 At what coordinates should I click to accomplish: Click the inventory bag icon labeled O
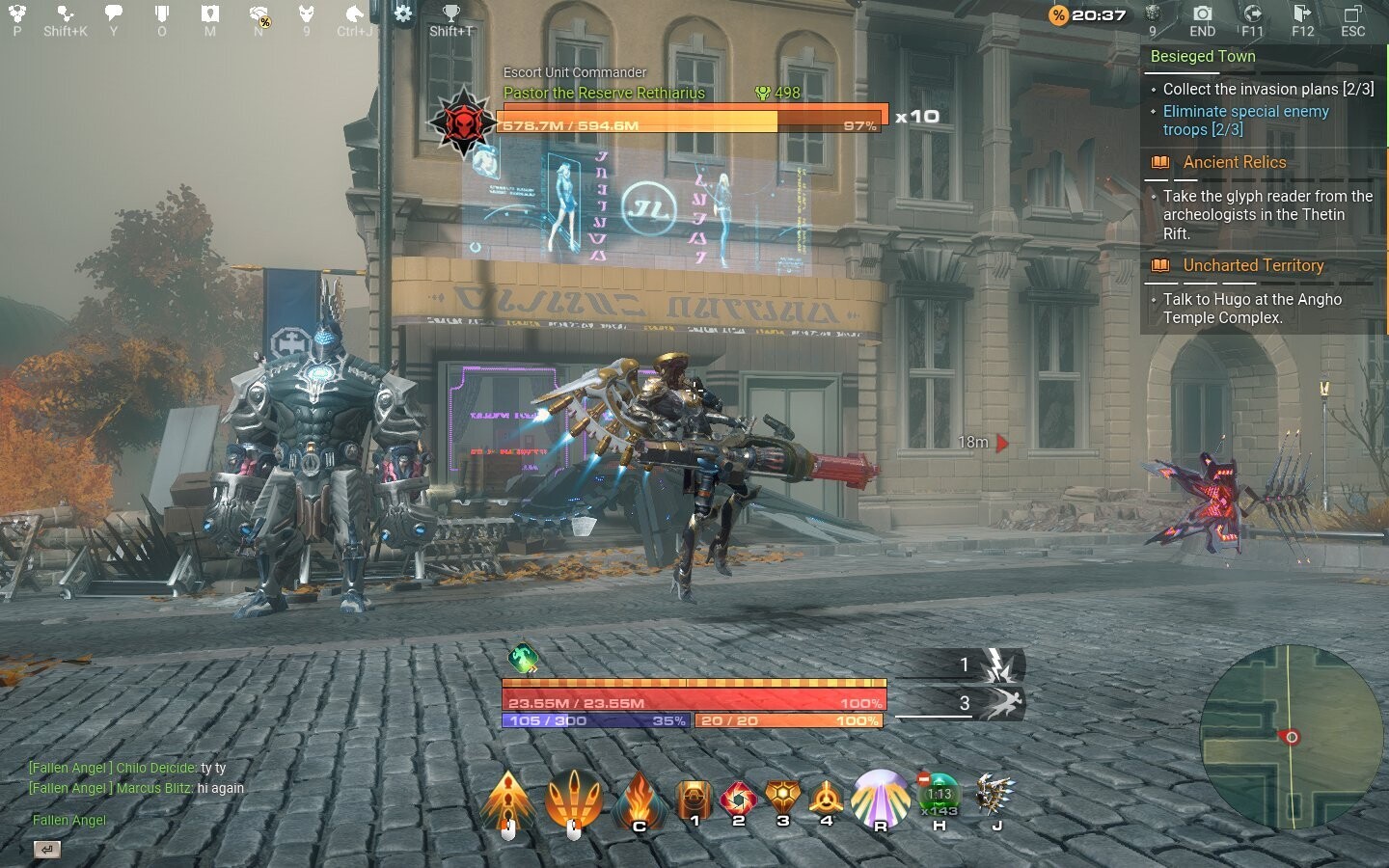point(161,15)
